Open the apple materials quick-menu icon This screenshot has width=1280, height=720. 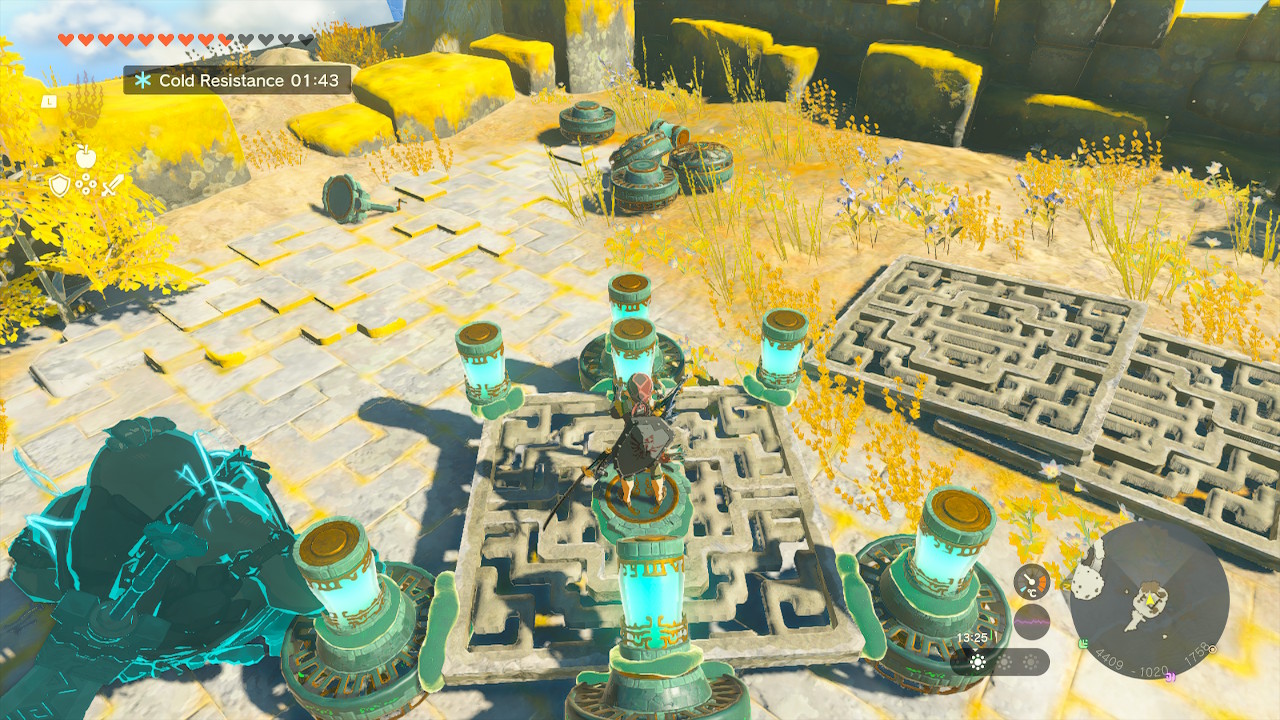[x=85, y=156]
